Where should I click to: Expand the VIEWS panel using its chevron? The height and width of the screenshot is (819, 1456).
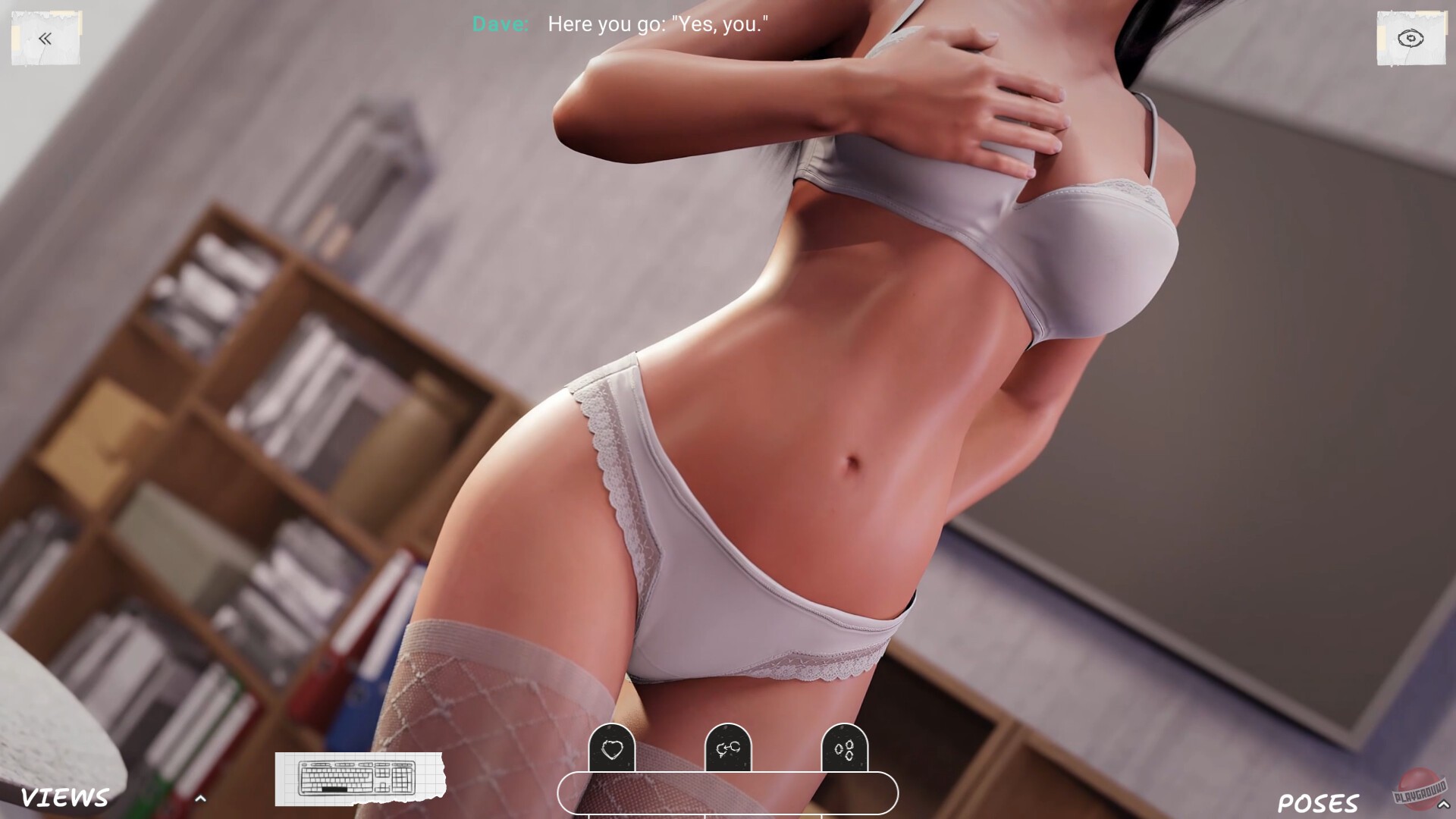pyautogui.click(x=201, y=798)
